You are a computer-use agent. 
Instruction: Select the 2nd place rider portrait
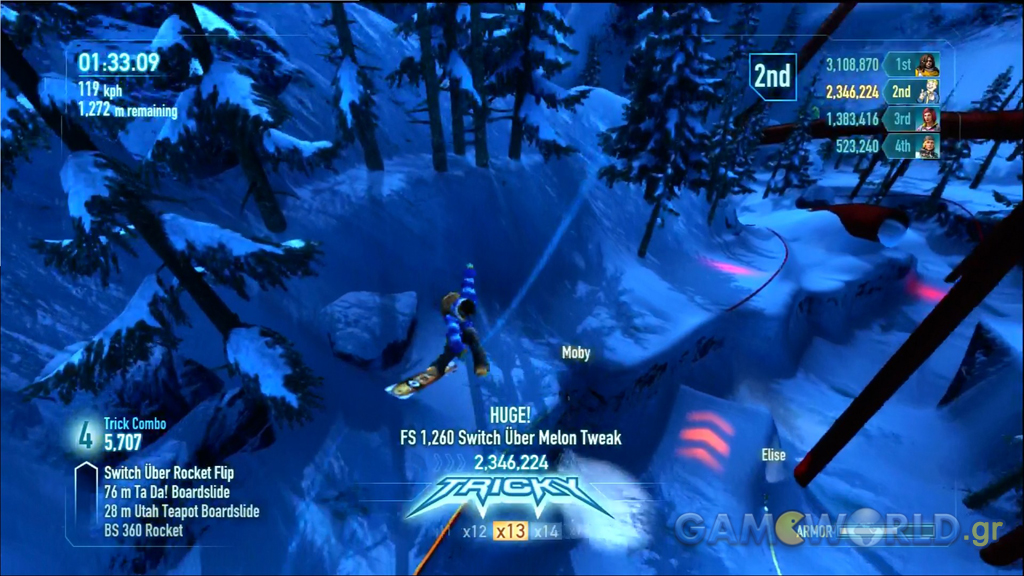coord(927,92)
